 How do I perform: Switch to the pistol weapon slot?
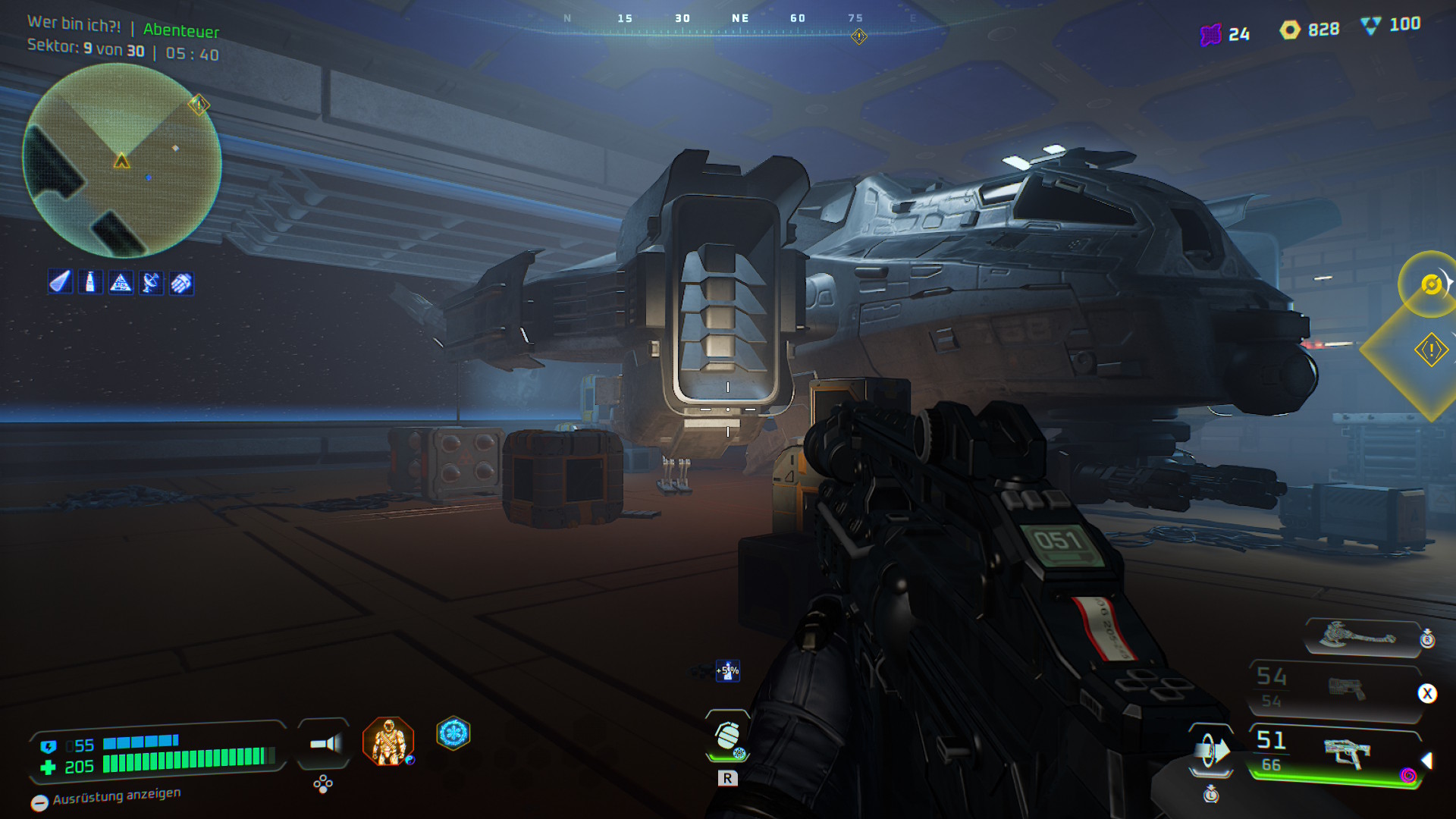[1347, 689]
